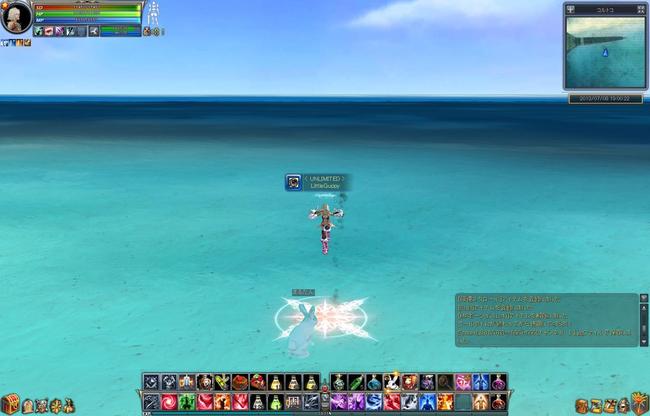
Task: Click the date and time label
Action: [x=604, y=98]
